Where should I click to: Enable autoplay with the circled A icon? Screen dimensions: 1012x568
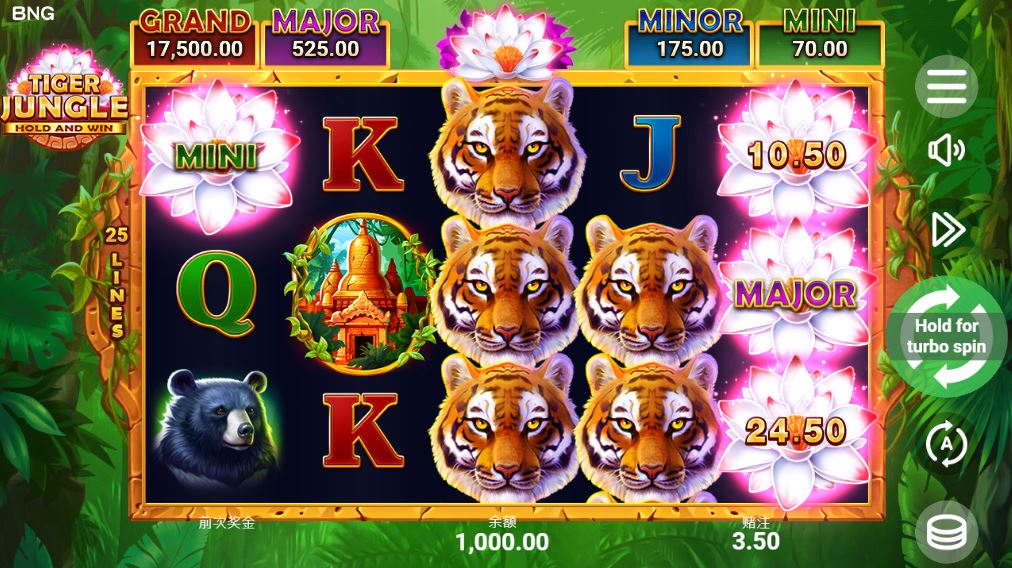946,443
